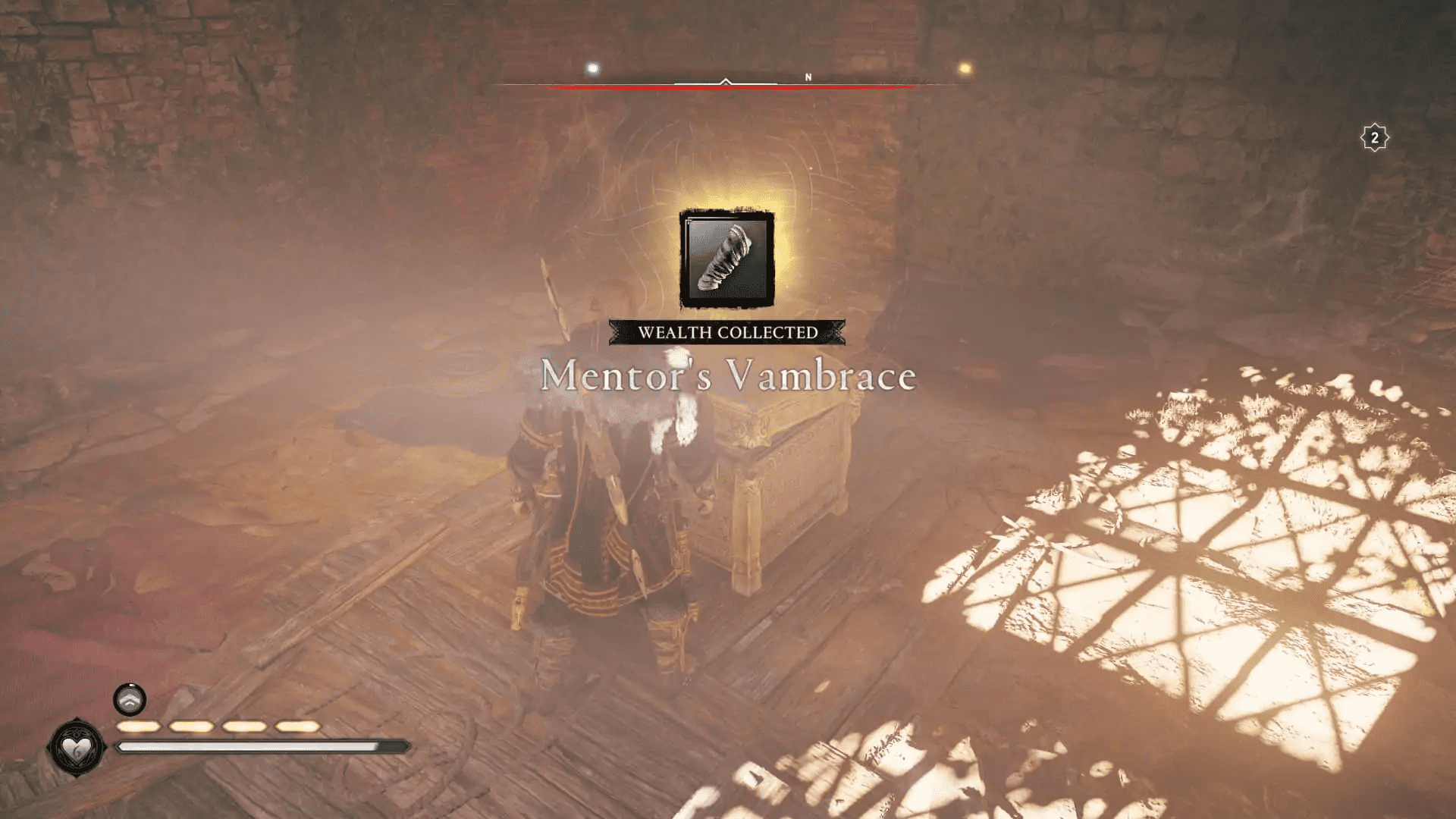Click the eight-pointed star showing 2 skill points
Screen dimensions: 1456x819
(x=1375, y=137)
